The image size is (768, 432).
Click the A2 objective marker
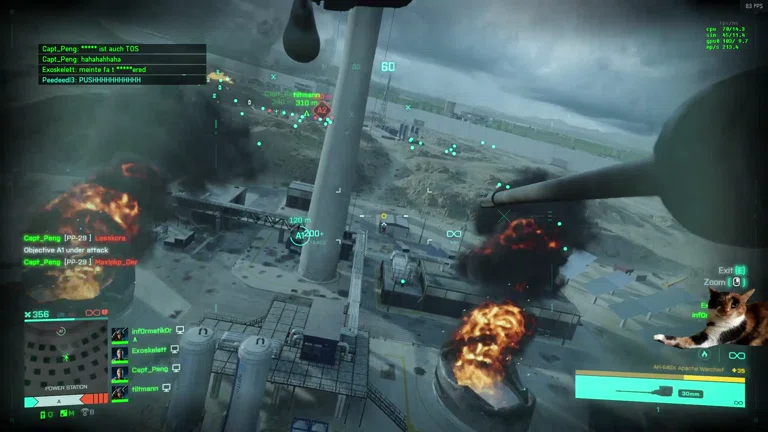point(322,111)
